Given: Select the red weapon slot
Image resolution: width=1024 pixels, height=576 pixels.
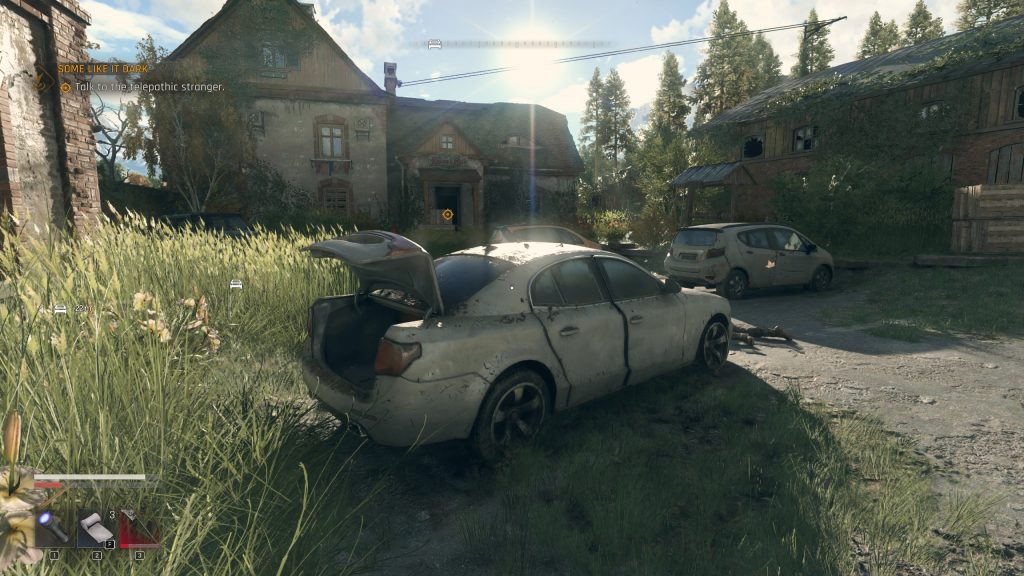Looking at the screenshot, I should pos(138,529).
